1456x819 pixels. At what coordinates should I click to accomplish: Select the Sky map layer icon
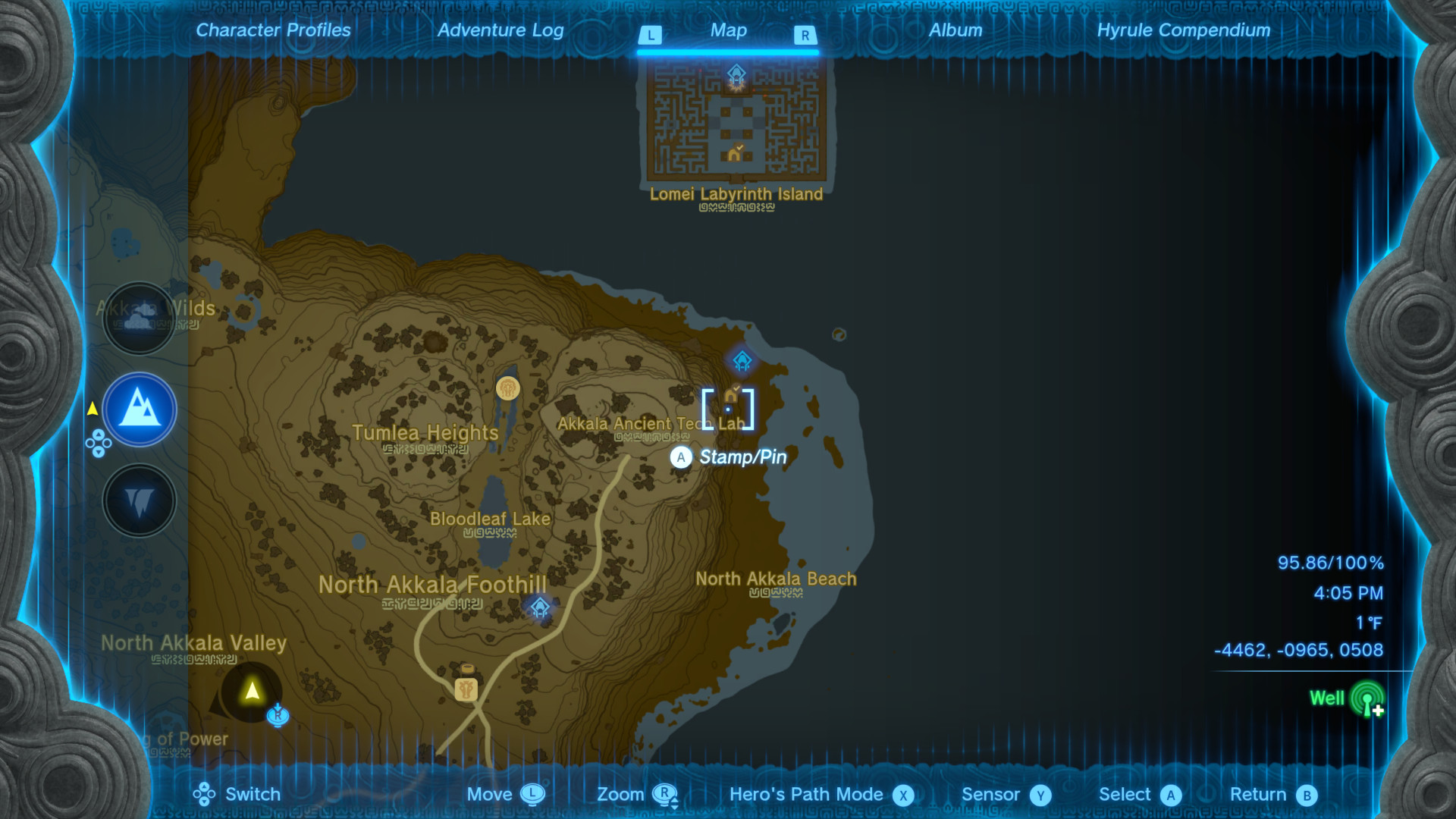[x=140, y=319]
